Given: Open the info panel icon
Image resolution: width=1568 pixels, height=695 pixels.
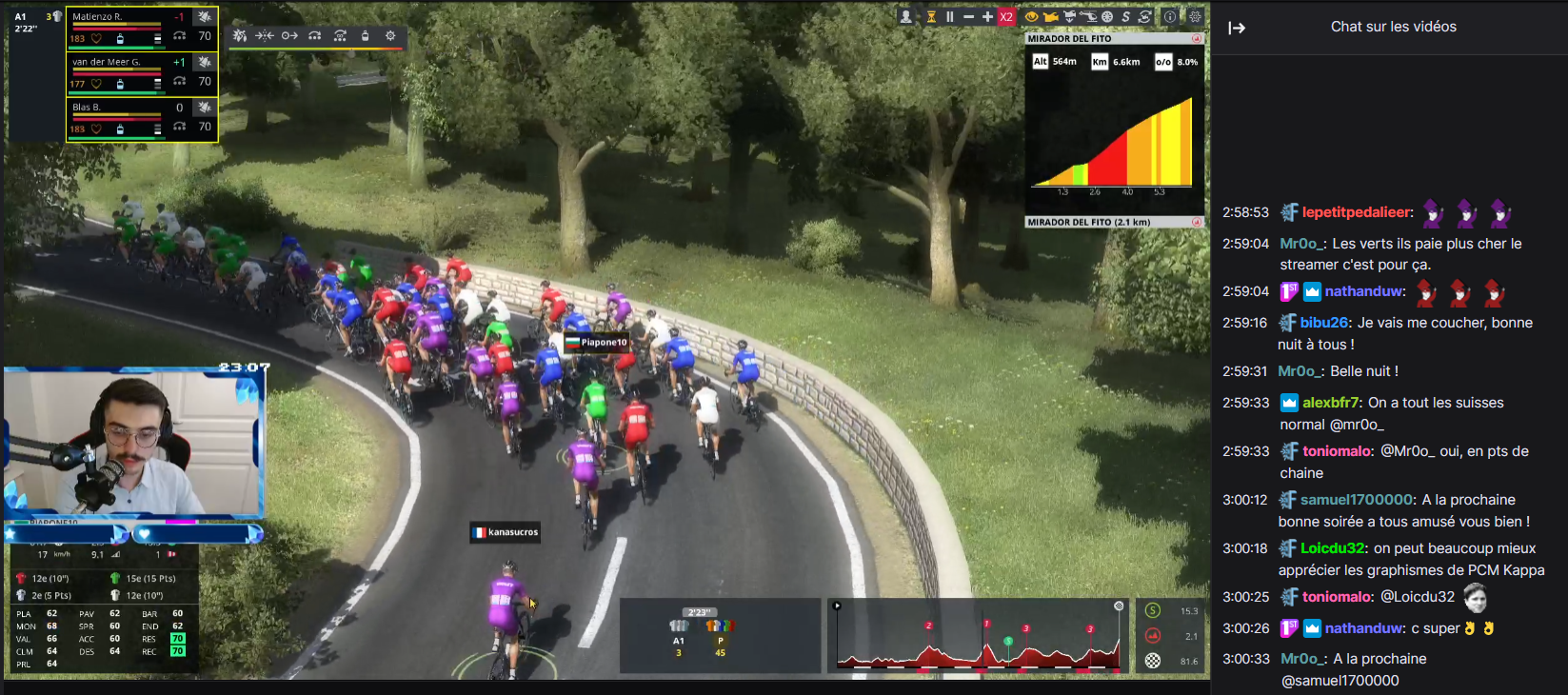Looking at the screenshot, I should [1170, 17].
